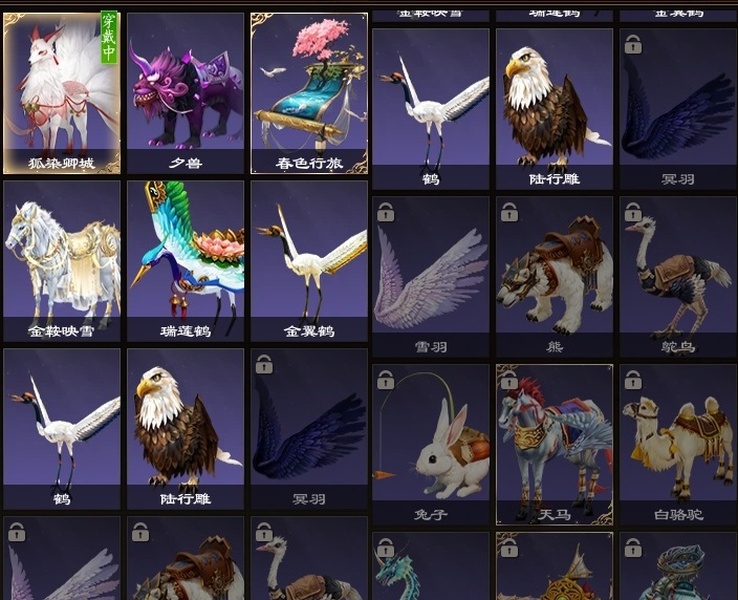This screenshot has height=600, width=738.
Task: Choose the locked 白骆驼 white camel mount
Action: 678,443
